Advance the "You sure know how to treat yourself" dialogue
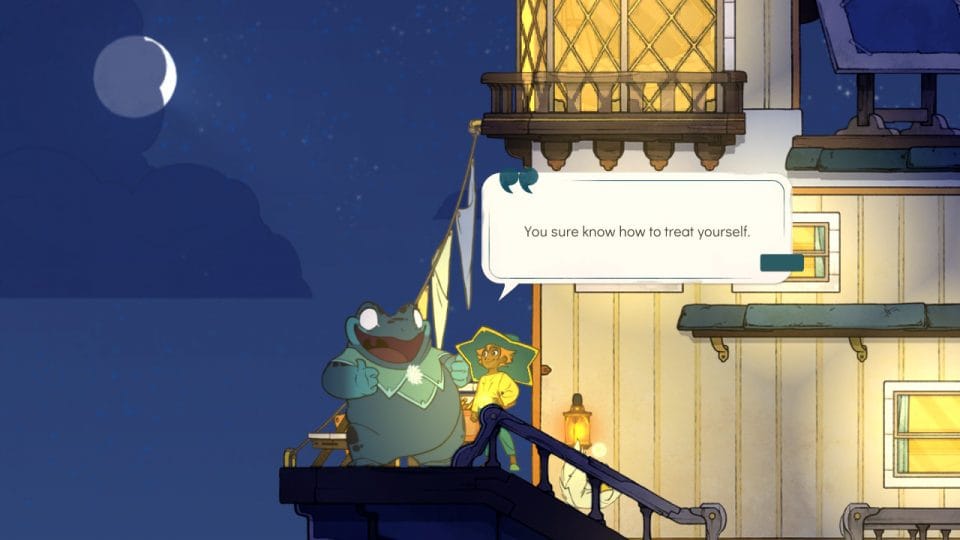 (636, 231)
